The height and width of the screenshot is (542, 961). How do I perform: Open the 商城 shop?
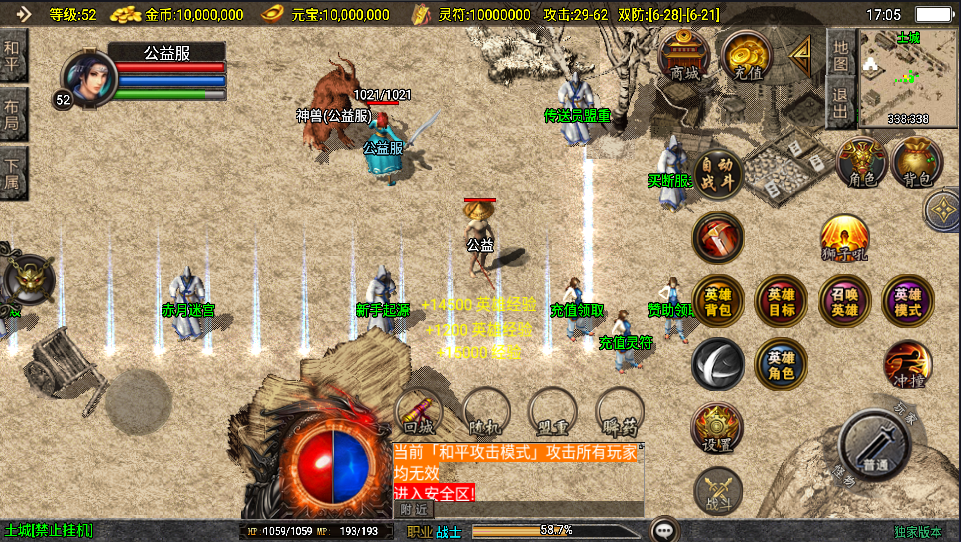[x=685, y=55]
